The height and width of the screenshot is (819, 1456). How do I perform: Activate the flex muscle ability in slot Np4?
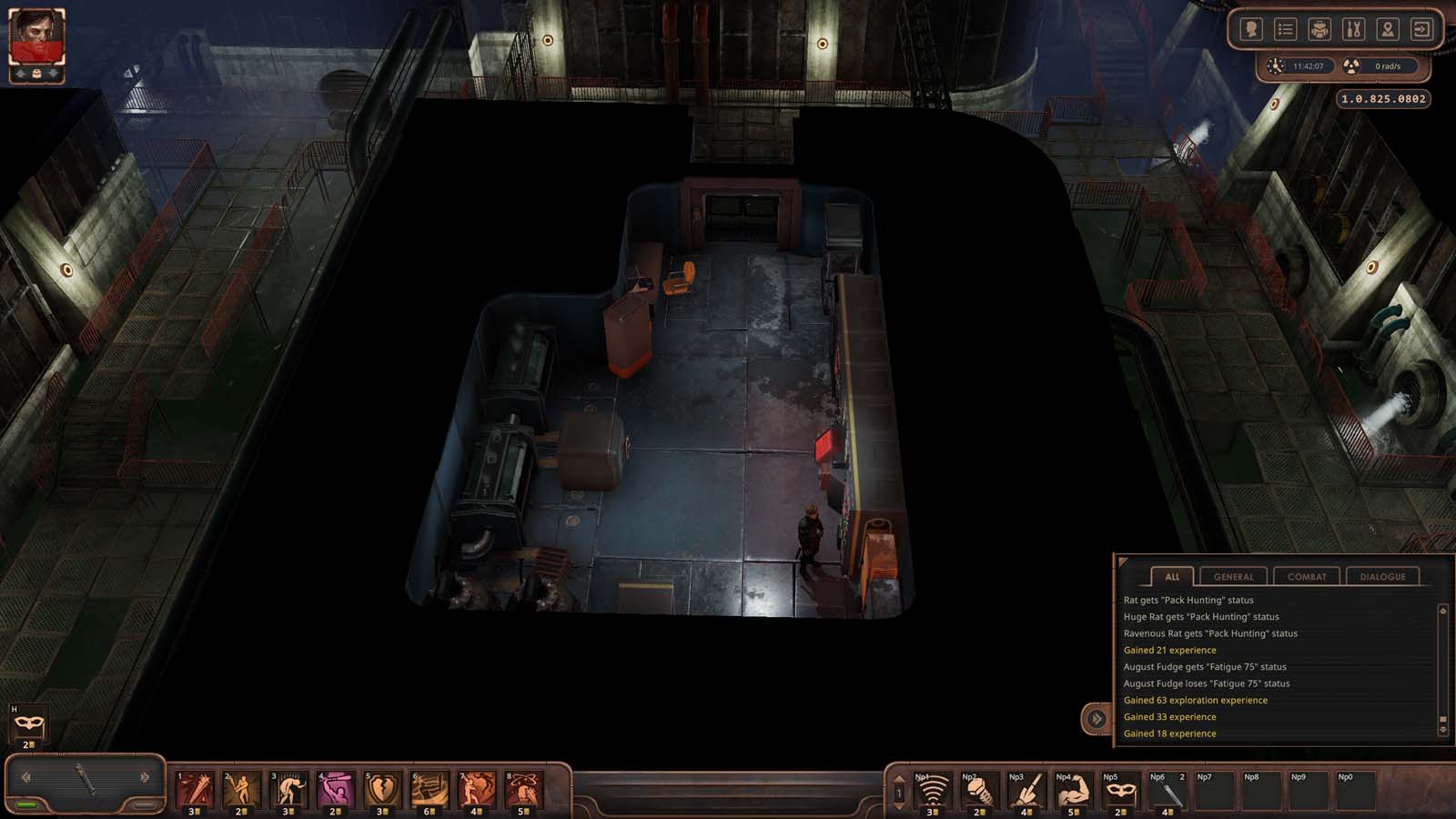point(1073,792)
